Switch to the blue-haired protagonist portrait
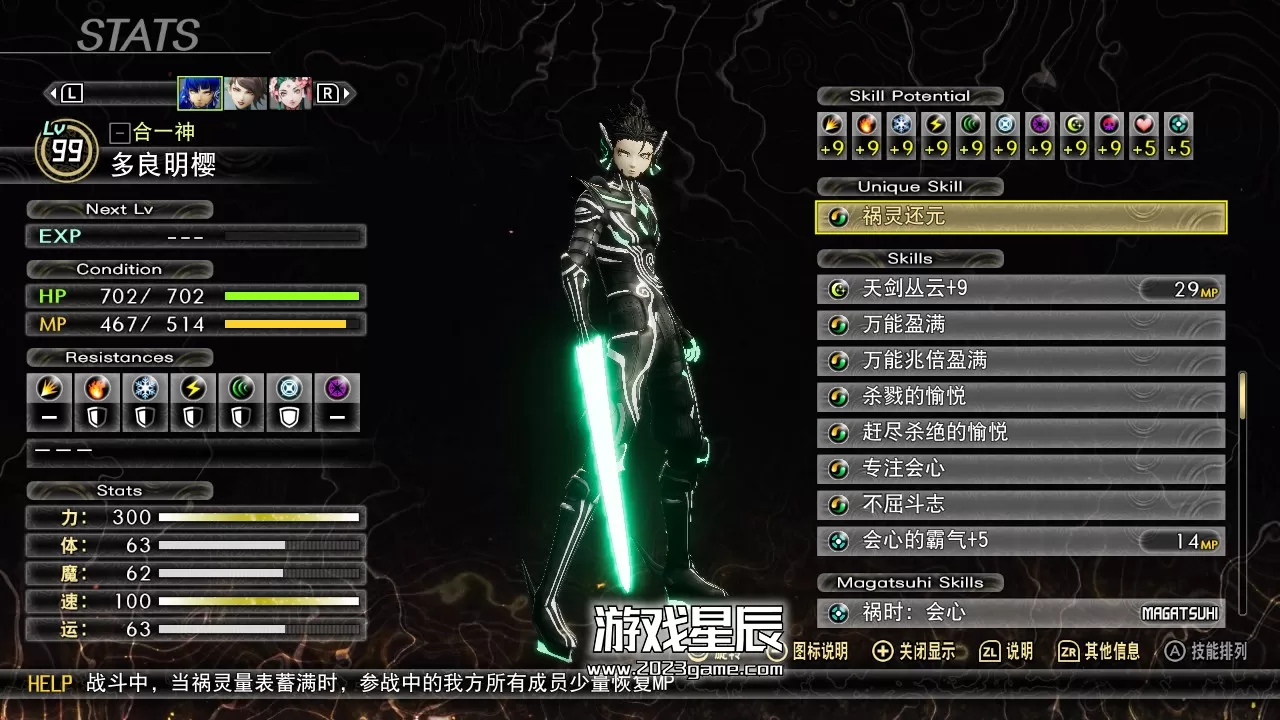 [200, 93]
